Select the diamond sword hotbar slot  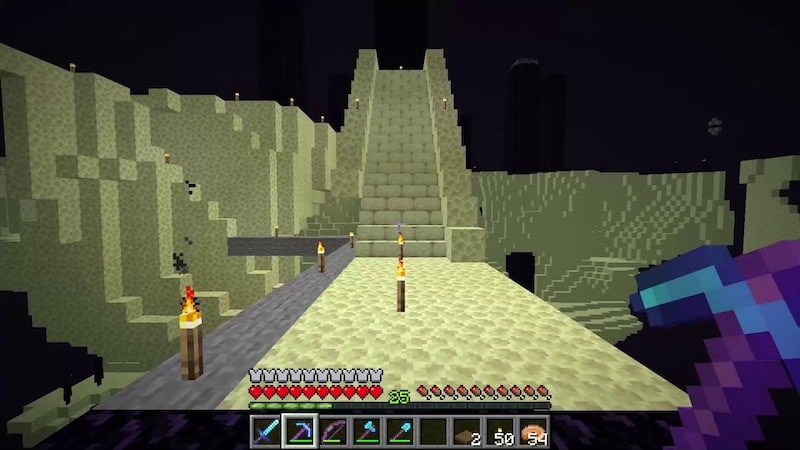(x=265, y=432)
